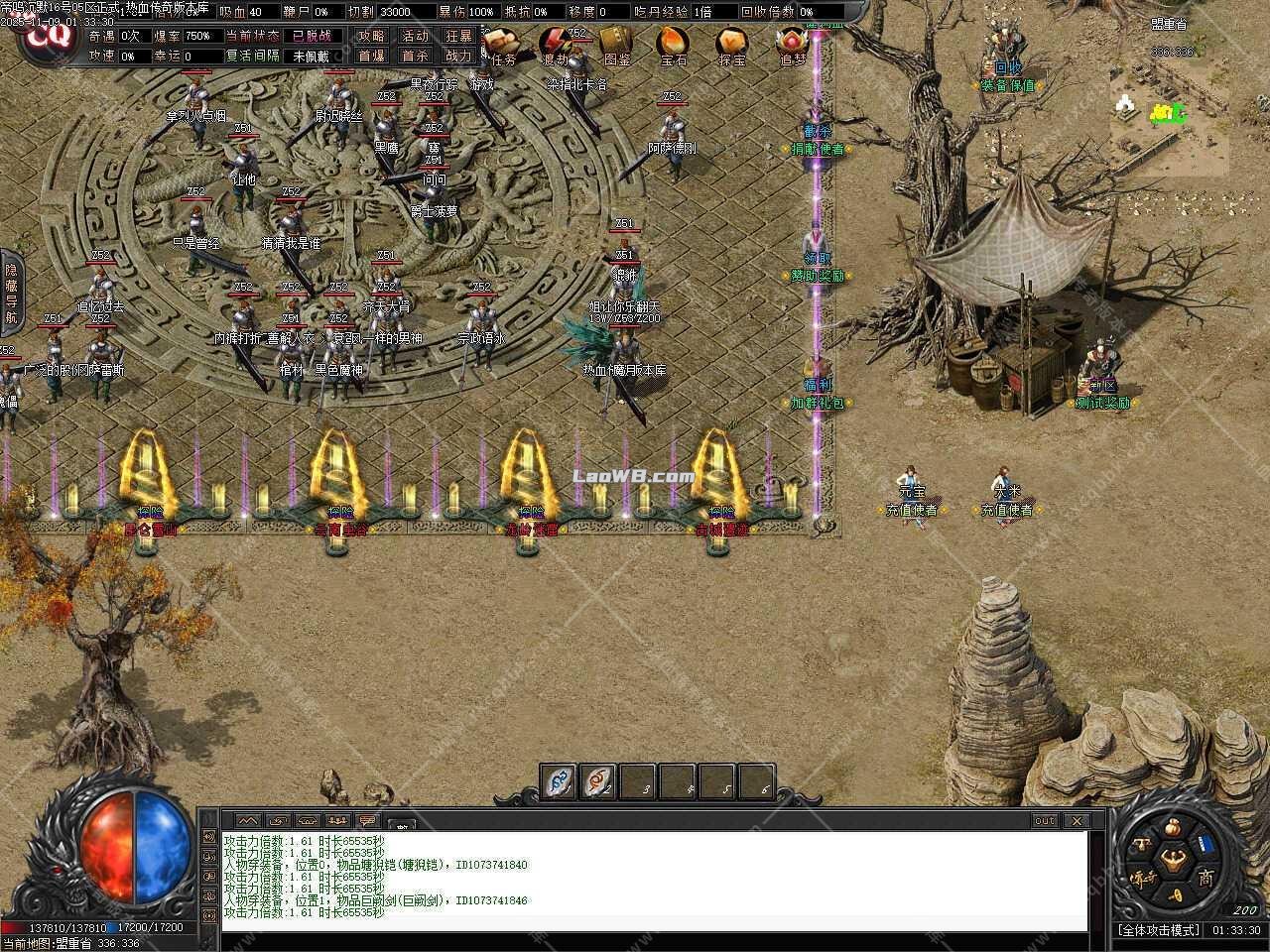This screenshot has height=952, width=1270.
Task: Collapse the chat window with the out button
Action: click(x=1044, y=821)
